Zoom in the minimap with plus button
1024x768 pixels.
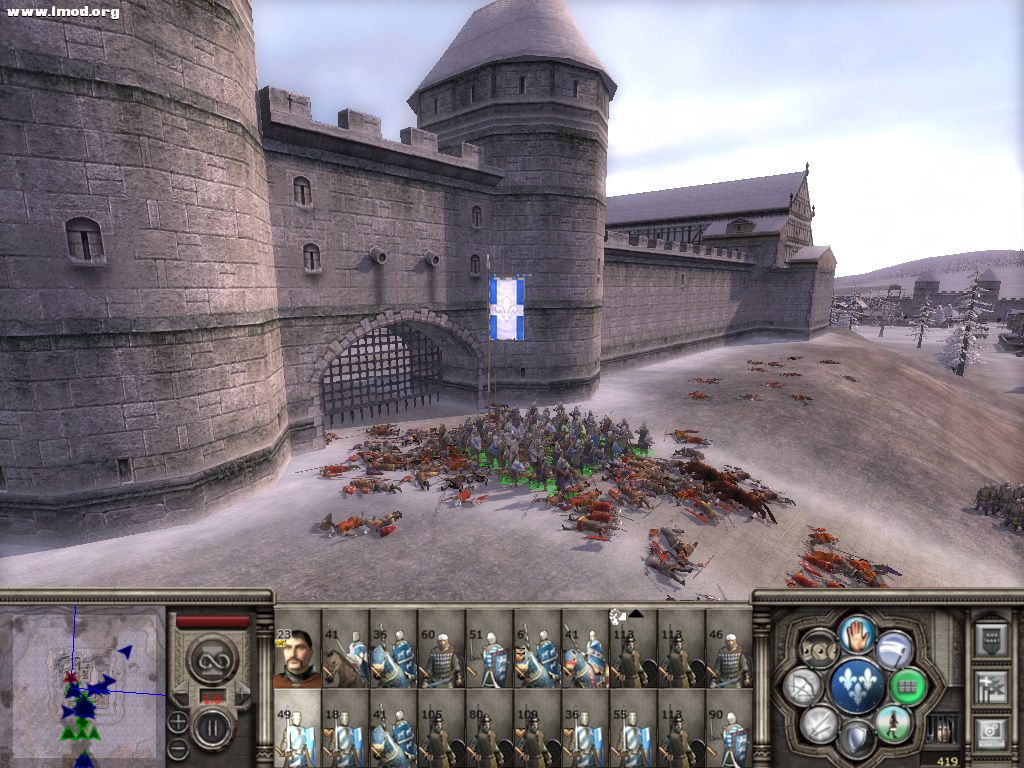(x=177, y=721)
